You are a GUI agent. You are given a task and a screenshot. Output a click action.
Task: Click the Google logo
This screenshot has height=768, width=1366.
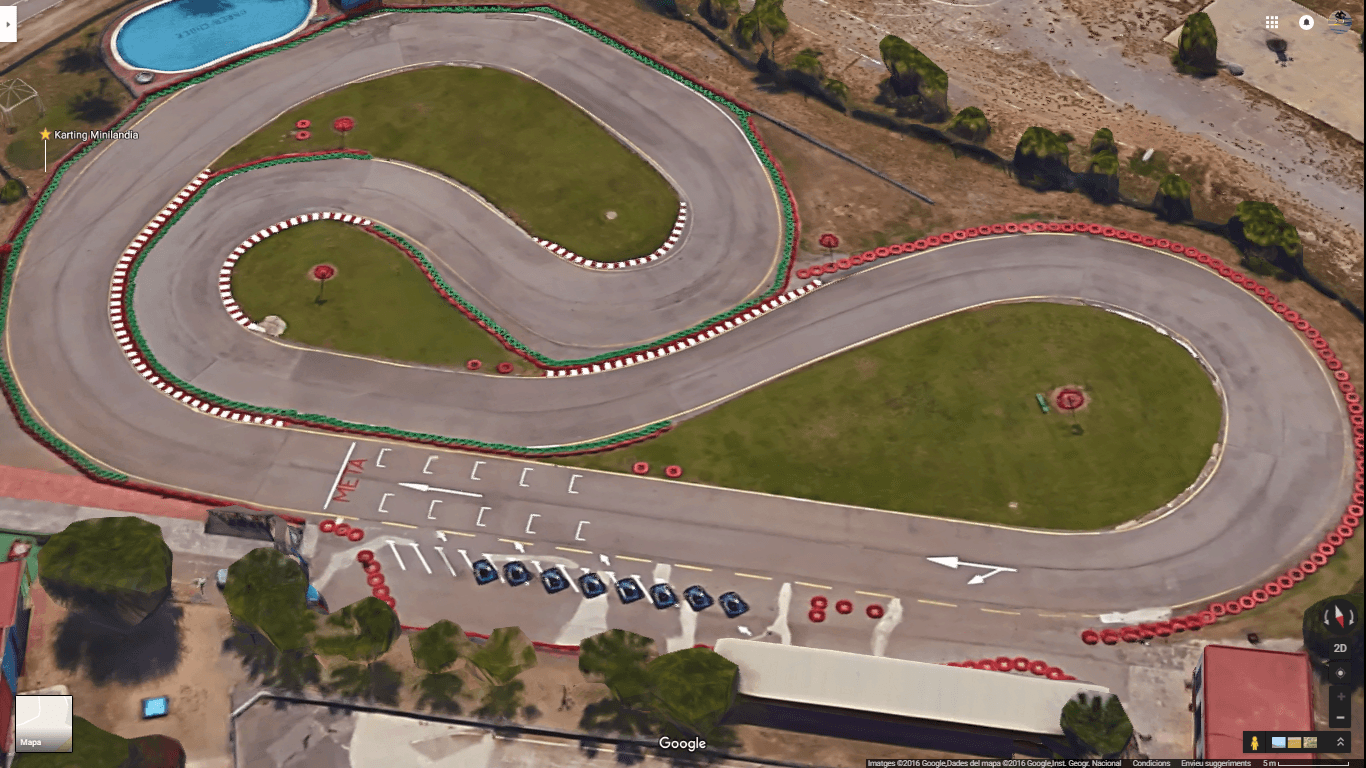[x=683, y=743]
